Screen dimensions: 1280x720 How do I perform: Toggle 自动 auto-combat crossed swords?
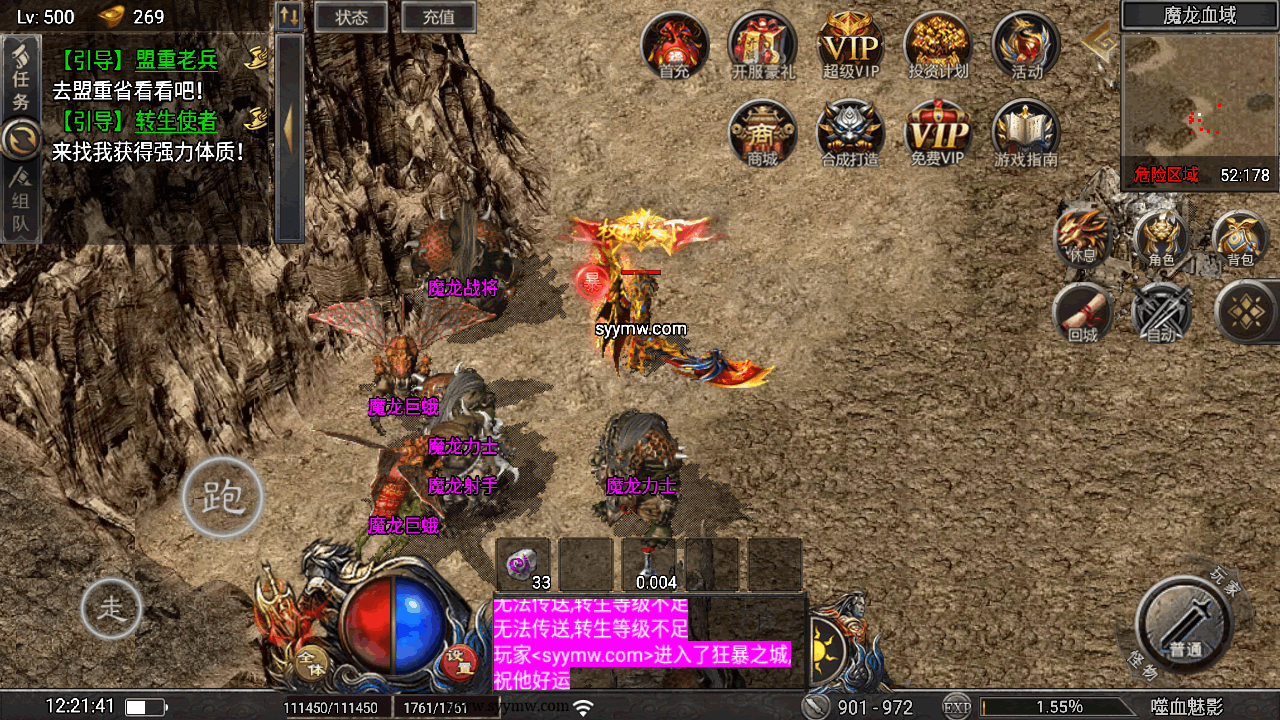[1161, 314]
